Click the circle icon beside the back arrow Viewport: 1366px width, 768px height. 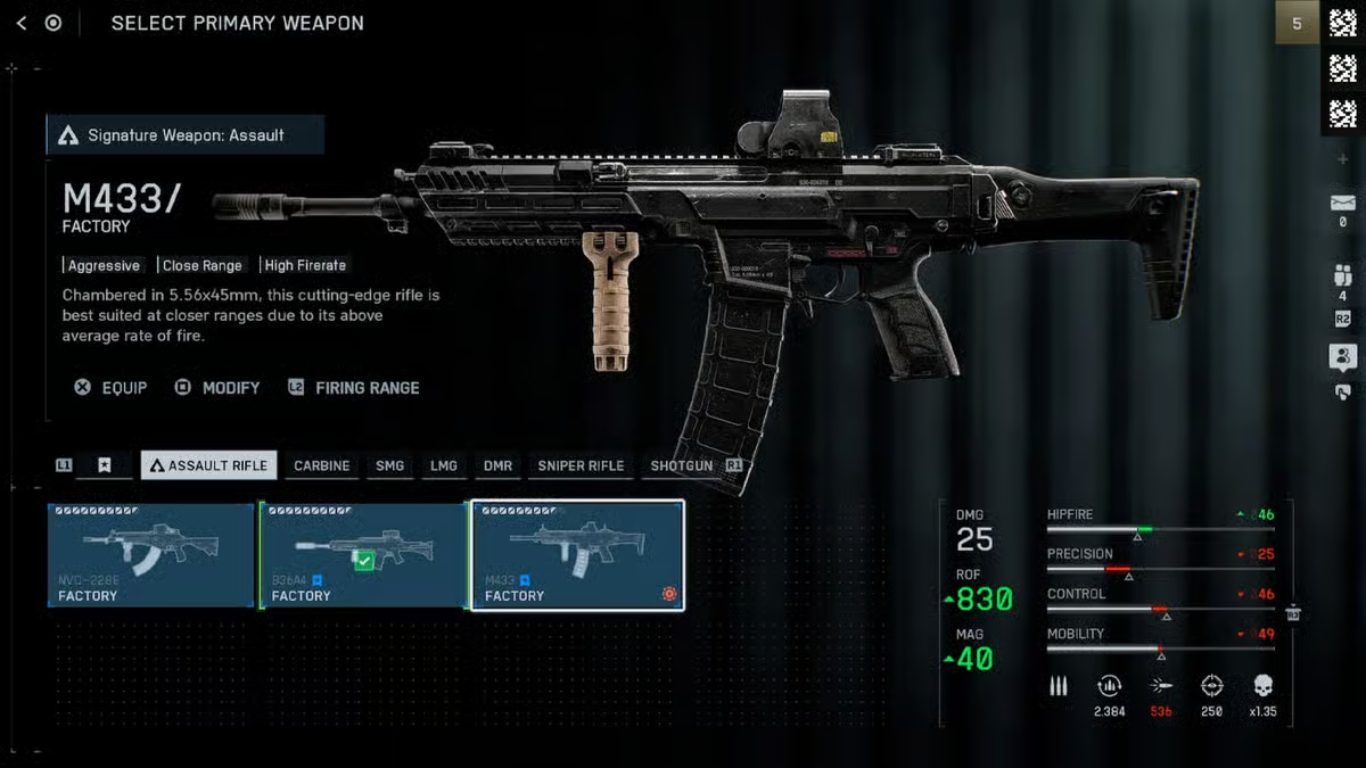(53, 23)
